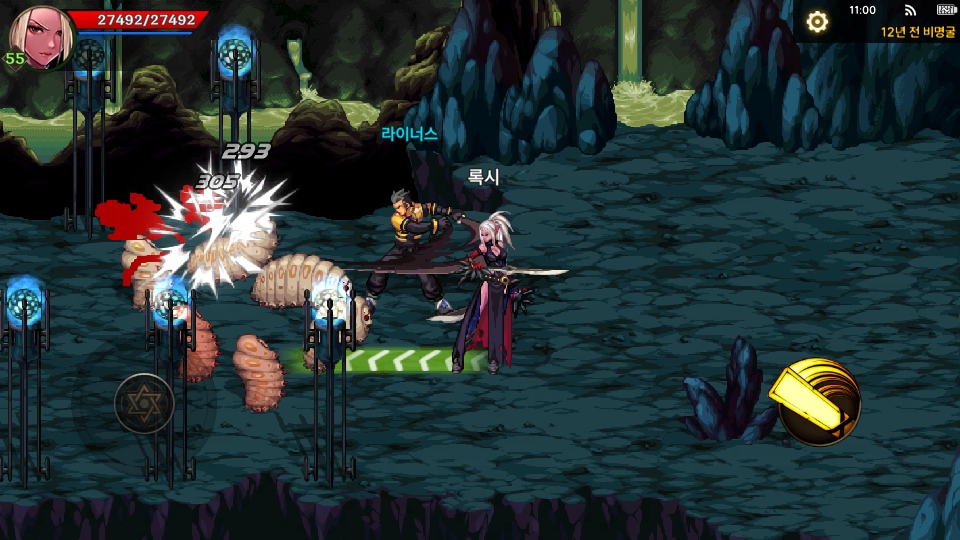Viewport: 960px width, 540px height.
Task: Touch the hexagram virtual joystick
Action: (x=144, y=403)
